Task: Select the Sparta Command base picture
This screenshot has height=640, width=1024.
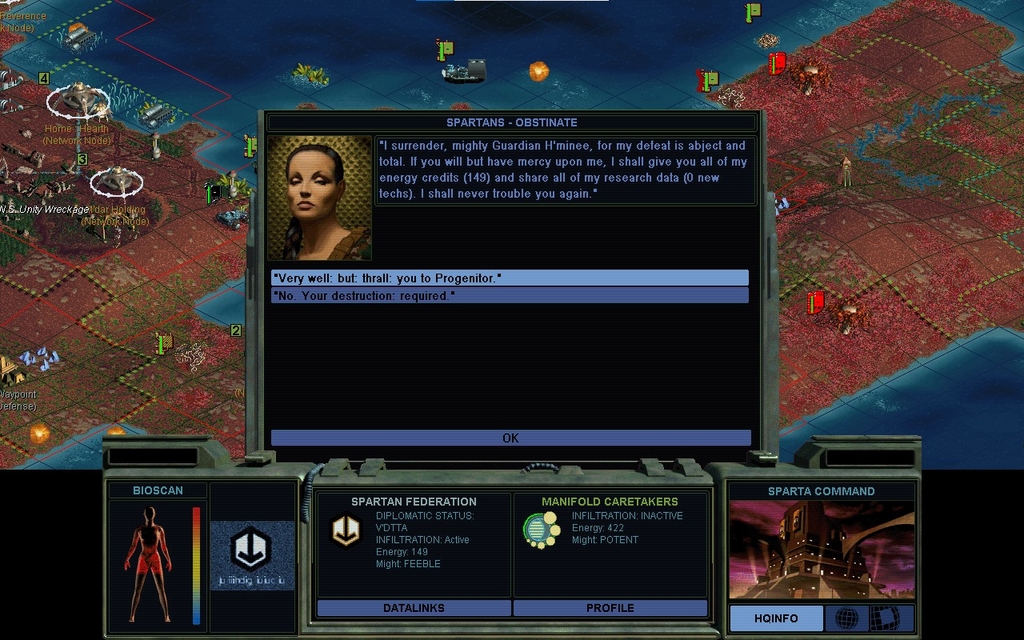Action: 821,550
